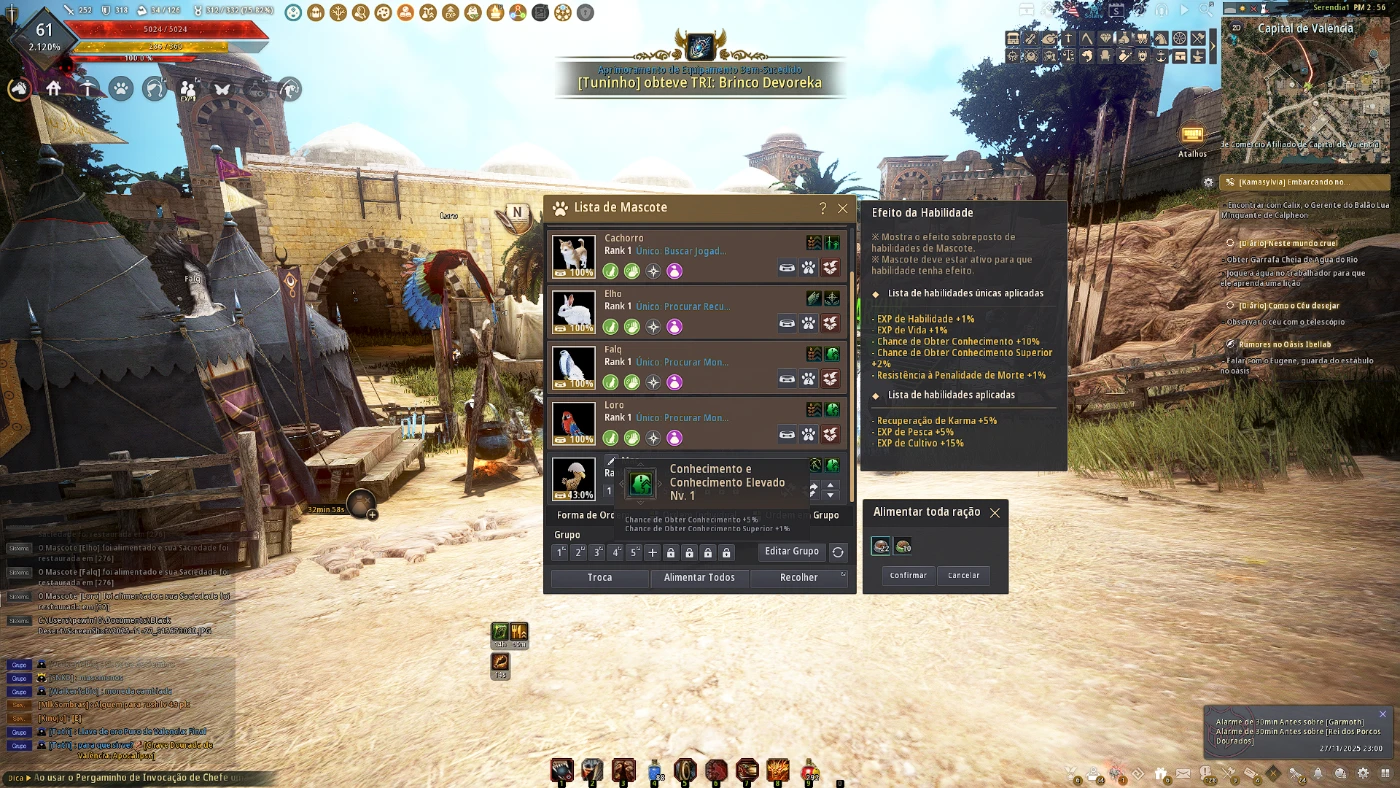Click the red icon in Loro's row
Image resolution: width=1400 pixels, height=788 pixels.
pos(830,434)
